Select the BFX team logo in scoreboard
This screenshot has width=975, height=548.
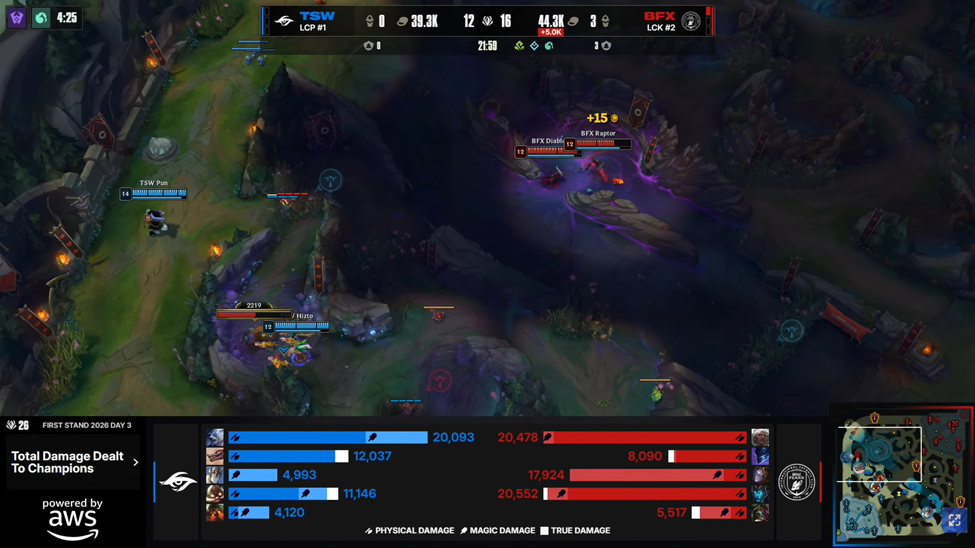[691, 20]
